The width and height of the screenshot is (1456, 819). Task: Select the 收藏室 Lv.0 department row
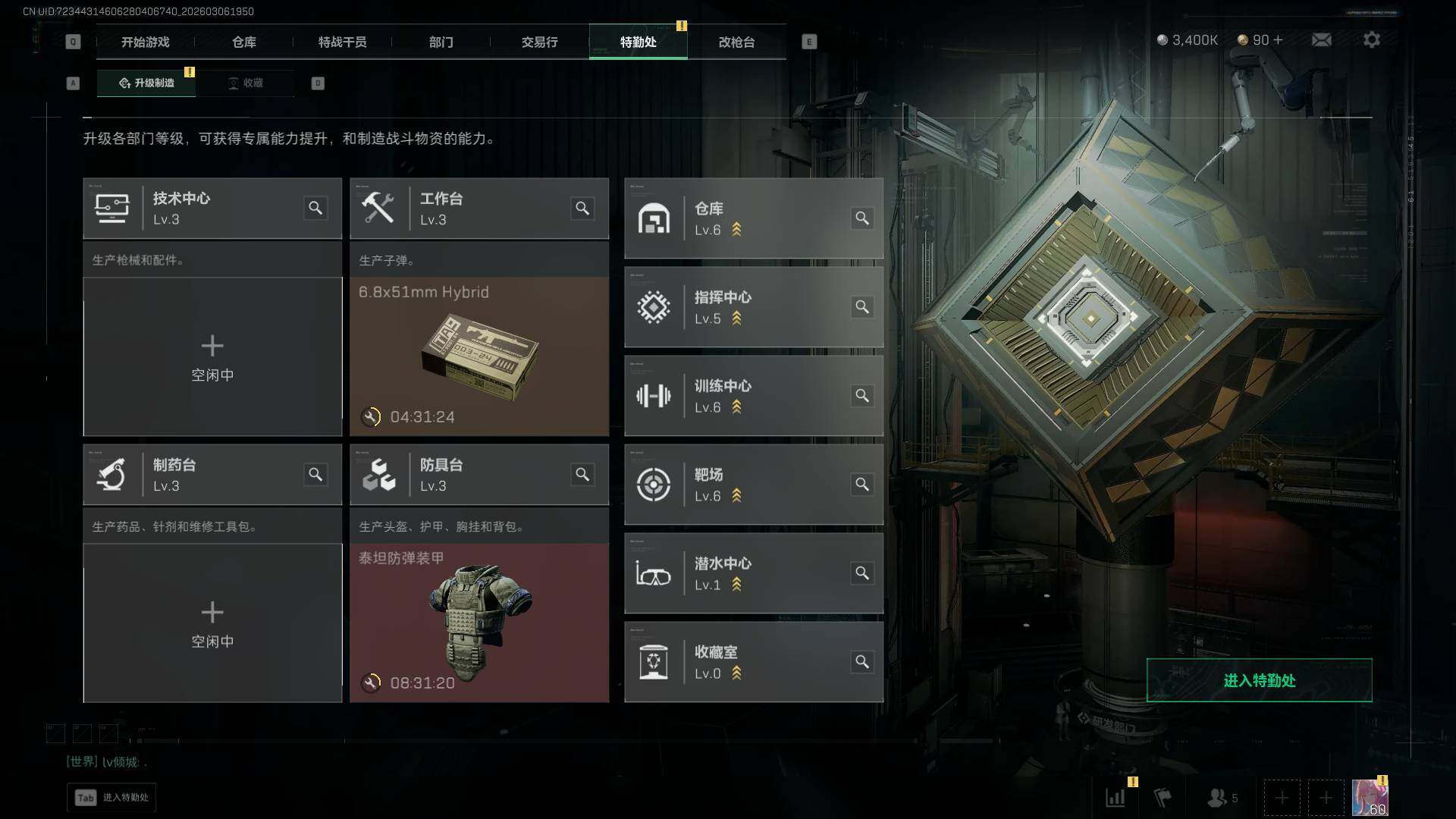click(x=753, y=662)
